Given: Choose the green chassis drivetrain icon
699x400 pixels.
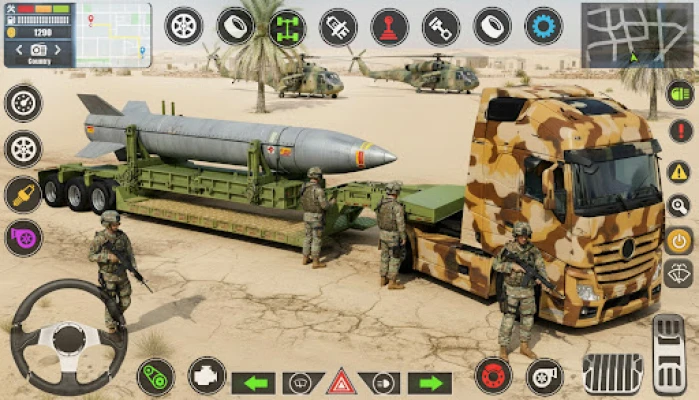Looking at the screenshot, I should pyautogui.click(x=287, y=27).
